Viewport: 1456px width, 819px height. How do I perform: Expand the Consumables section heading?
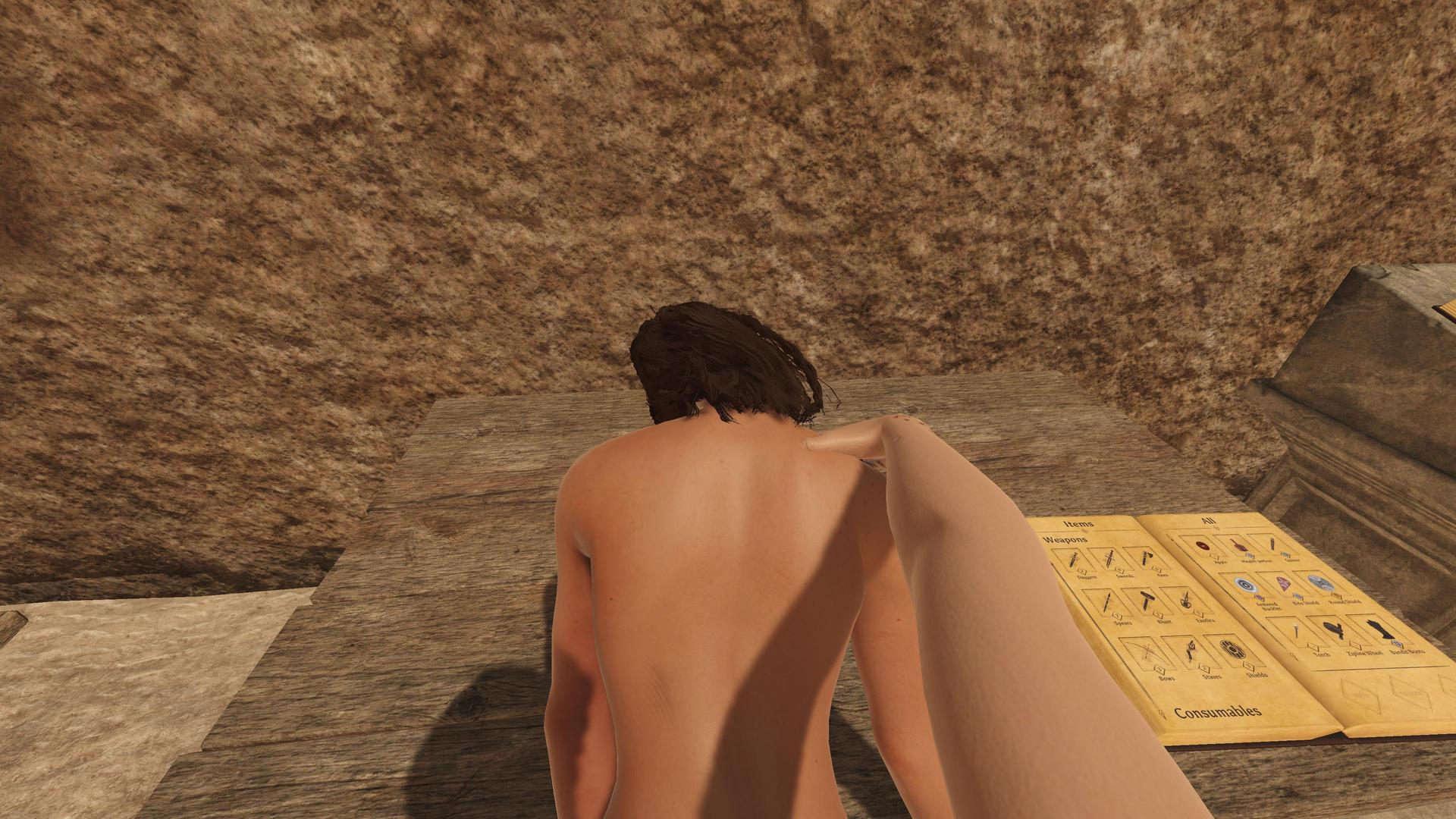point(1218,712)
